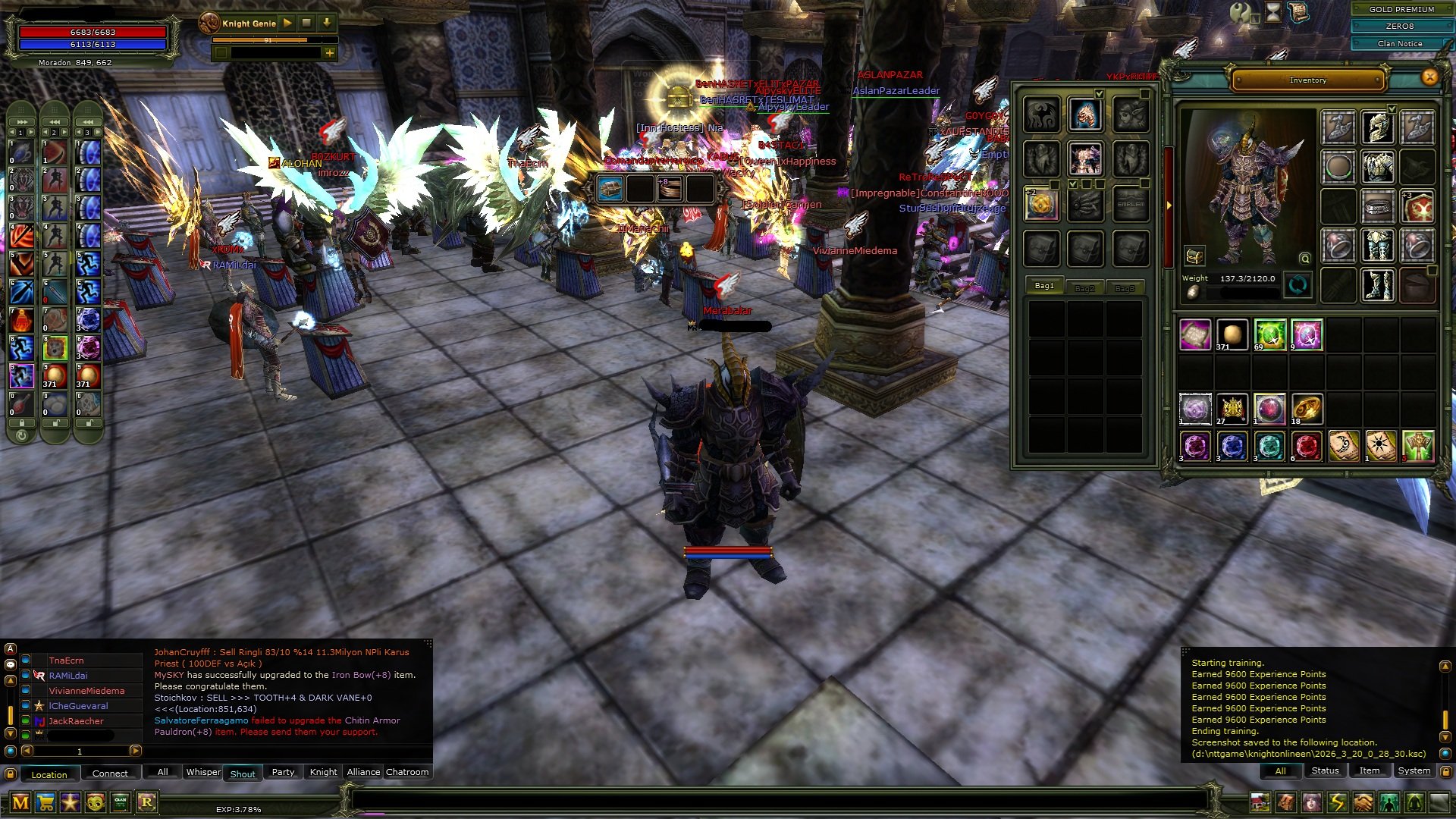
Task: Switch chat to the Party tab
Action: (283, 772)
